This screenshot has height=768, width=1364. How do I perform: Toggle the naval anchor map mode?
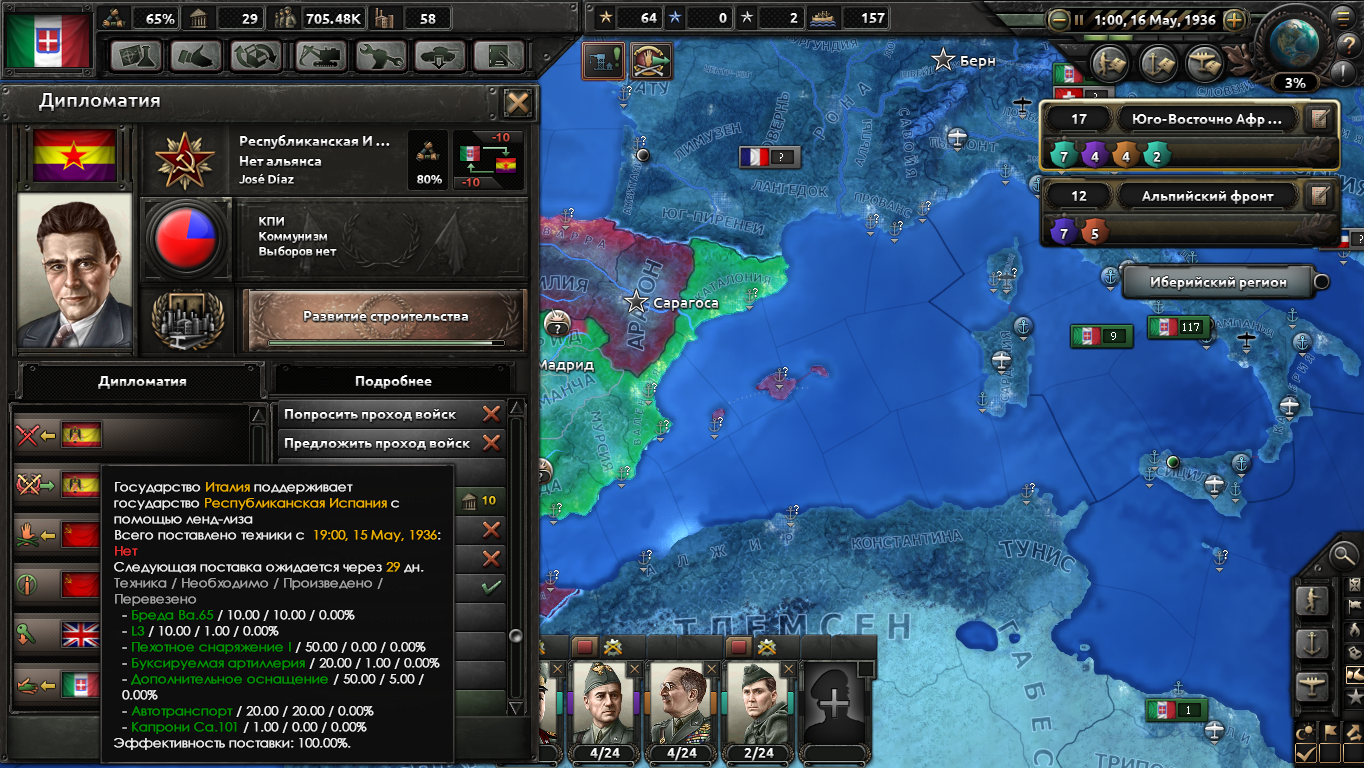pos(1312,643)
